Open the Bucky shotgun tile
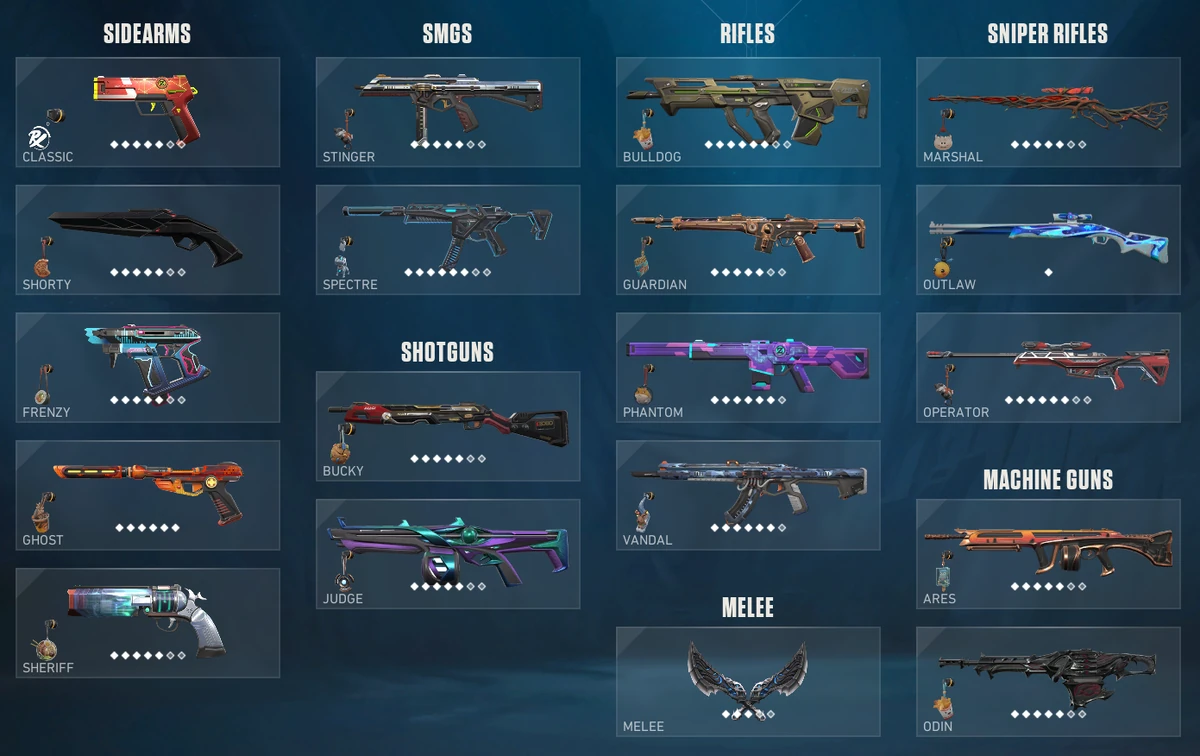Image resolution: width=1200 pixels, height=756 pixels. (x=447, y=426)
